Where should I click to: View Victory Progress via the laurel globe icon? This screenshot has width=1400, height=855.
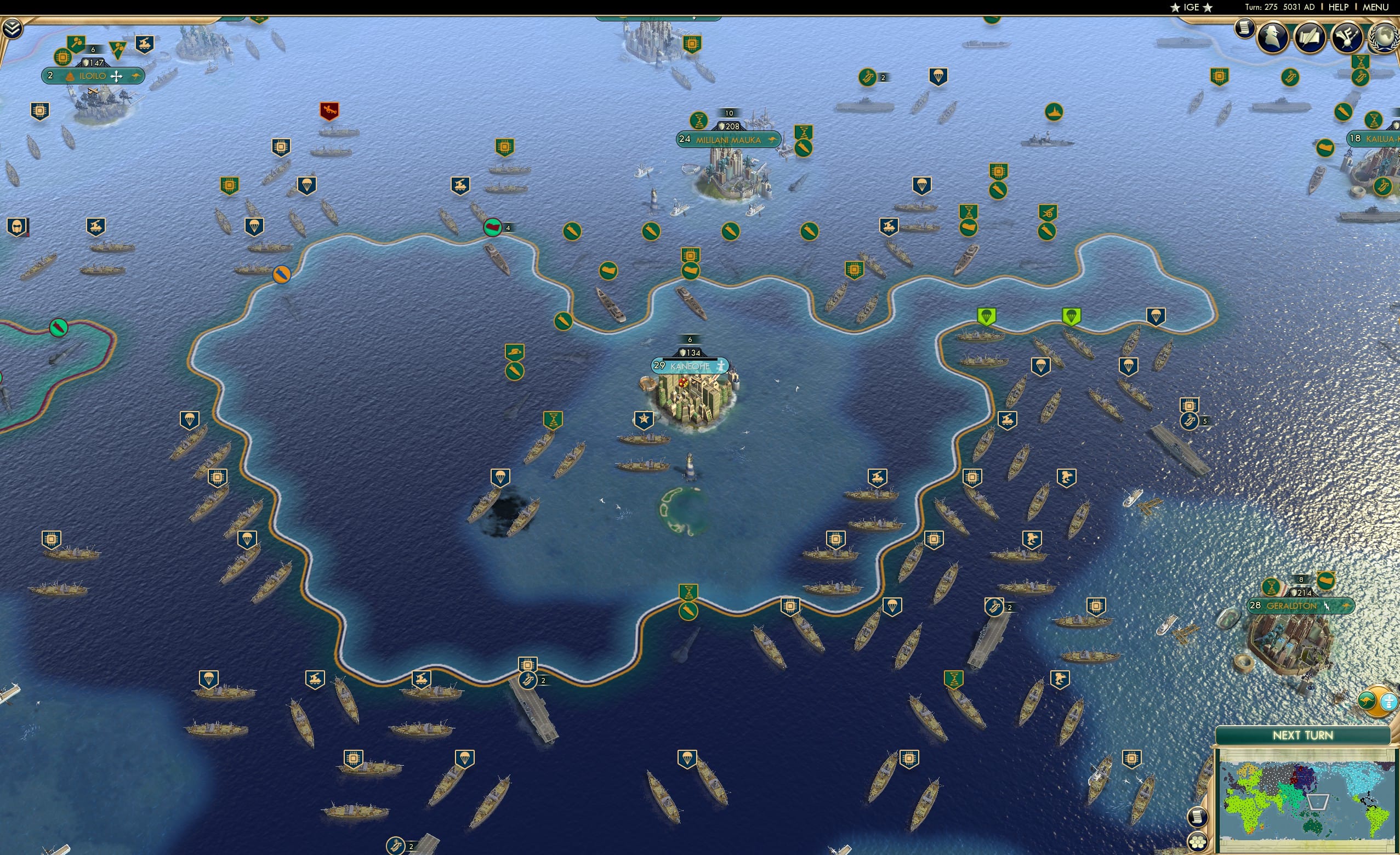coord(1384,36)
